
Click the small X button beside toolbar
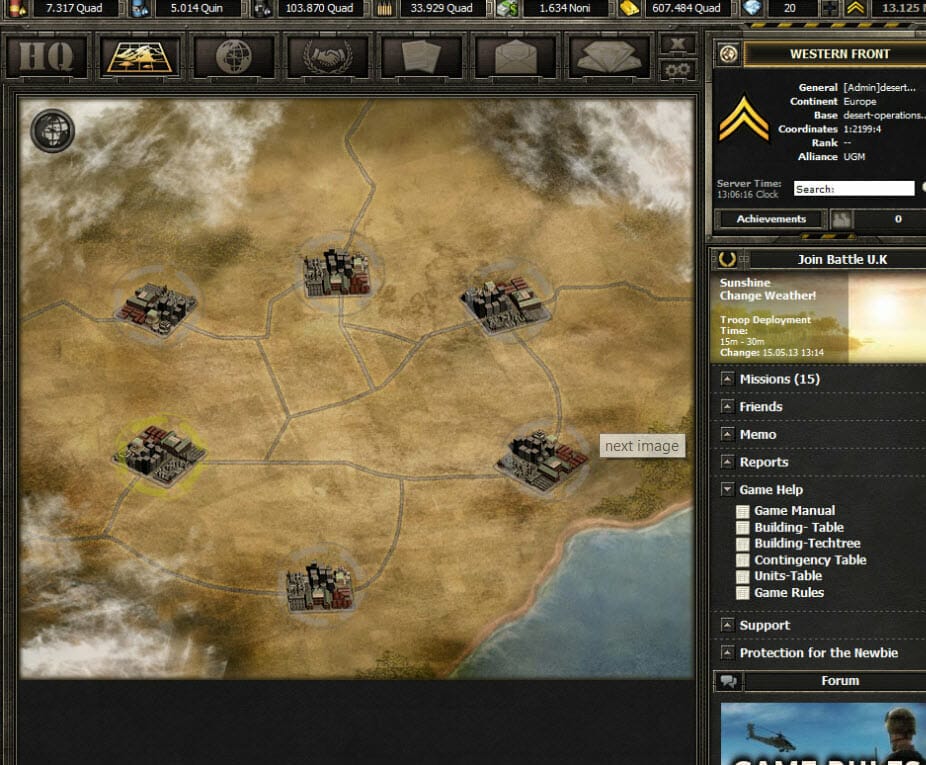(x=679, y=44)
